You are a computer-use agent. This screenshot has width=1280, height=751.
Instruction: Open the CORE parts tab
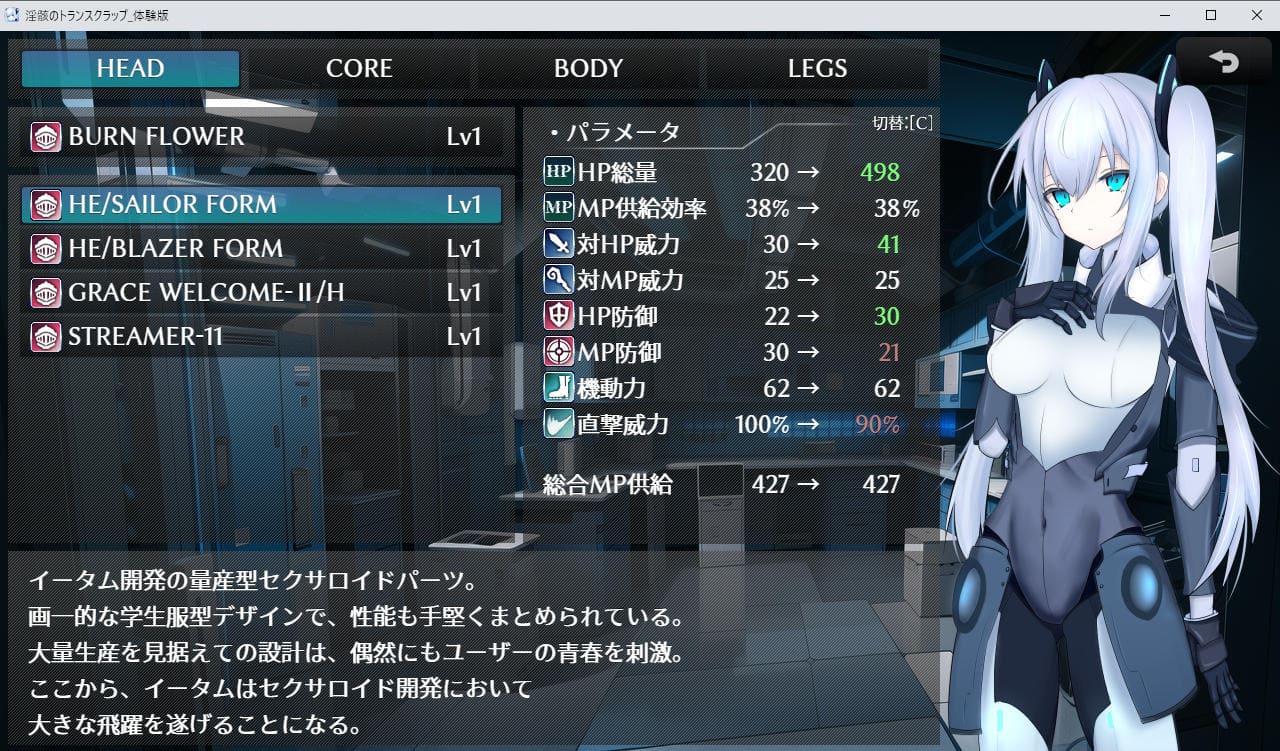coord(359,69)
